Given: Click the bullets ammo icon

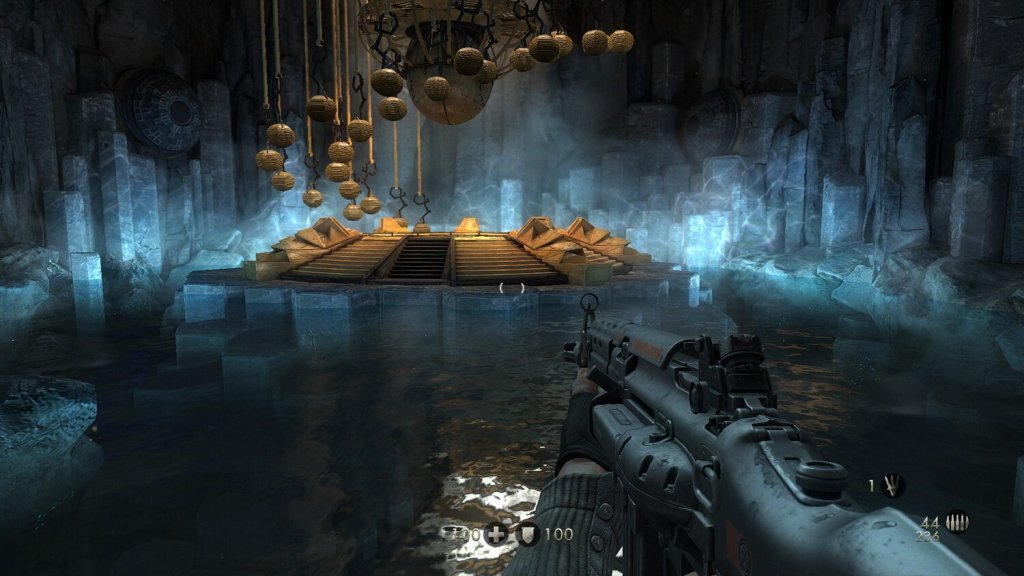Looking at the screenshot, I should 957,523.
